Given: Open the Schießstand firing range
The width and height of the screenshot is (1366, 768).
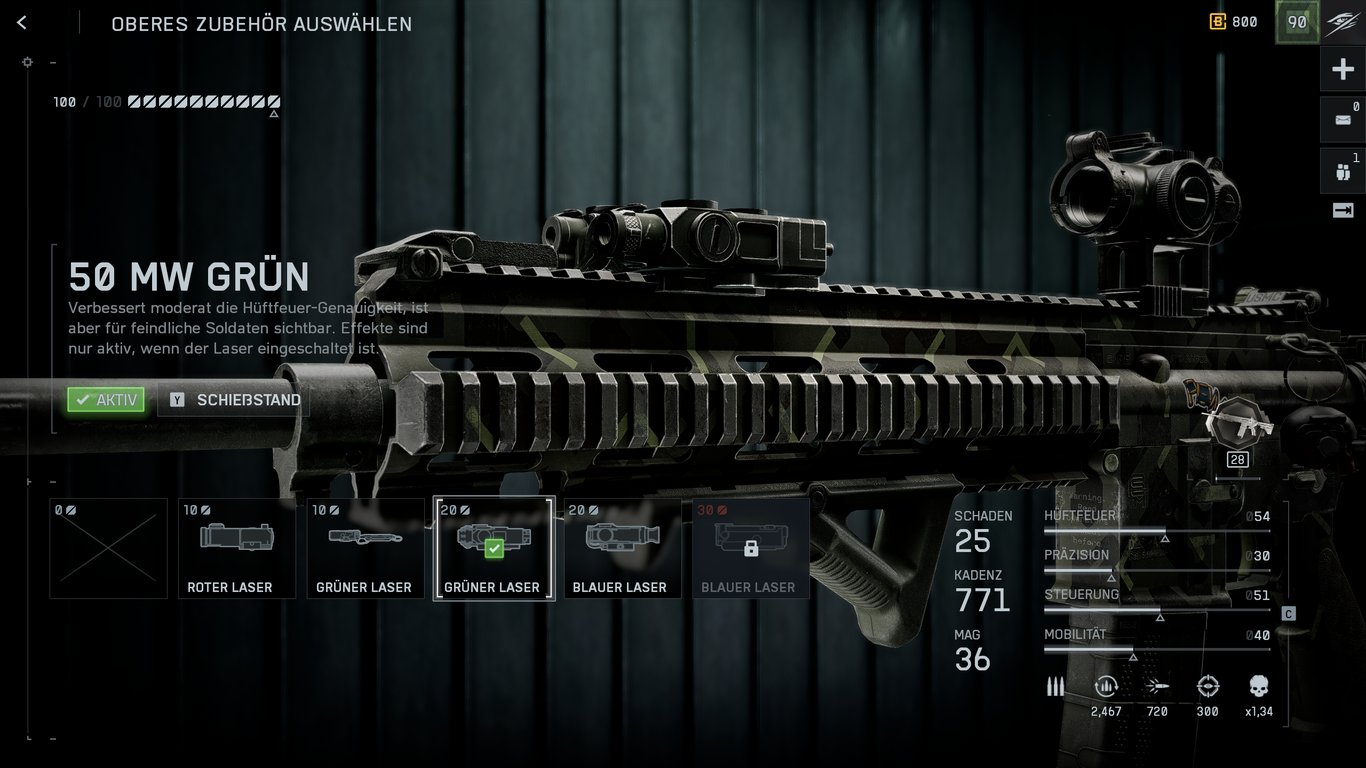Looking at the screenshot, I should [235, 400].
